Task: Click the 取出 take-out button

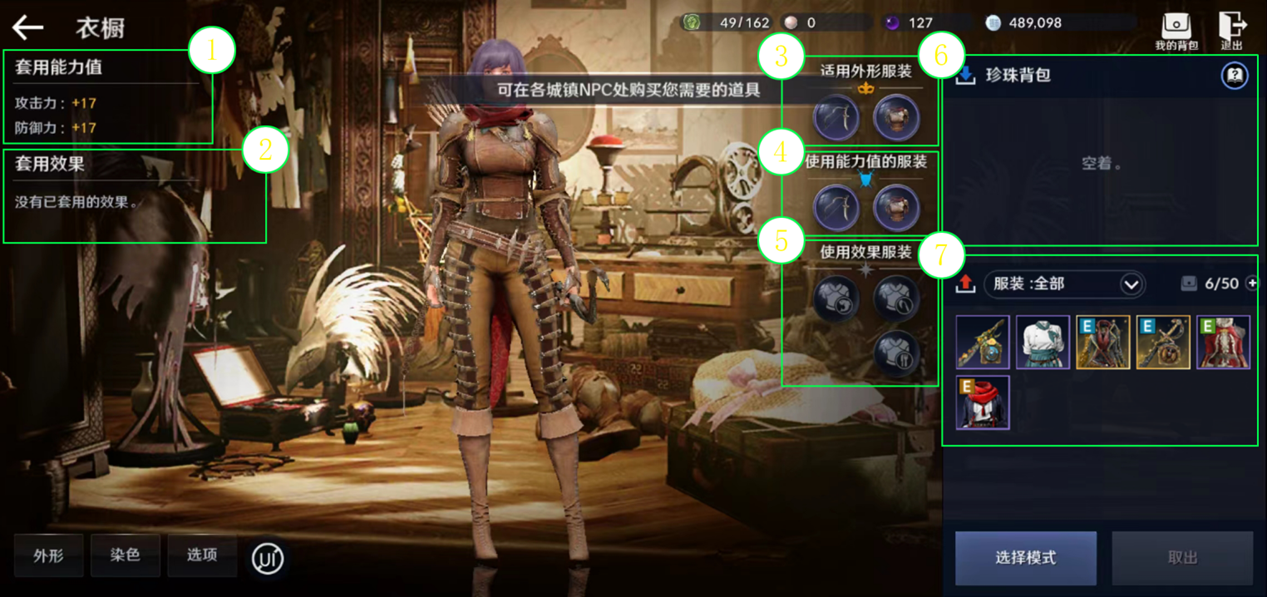Action: coord(1182,557)
